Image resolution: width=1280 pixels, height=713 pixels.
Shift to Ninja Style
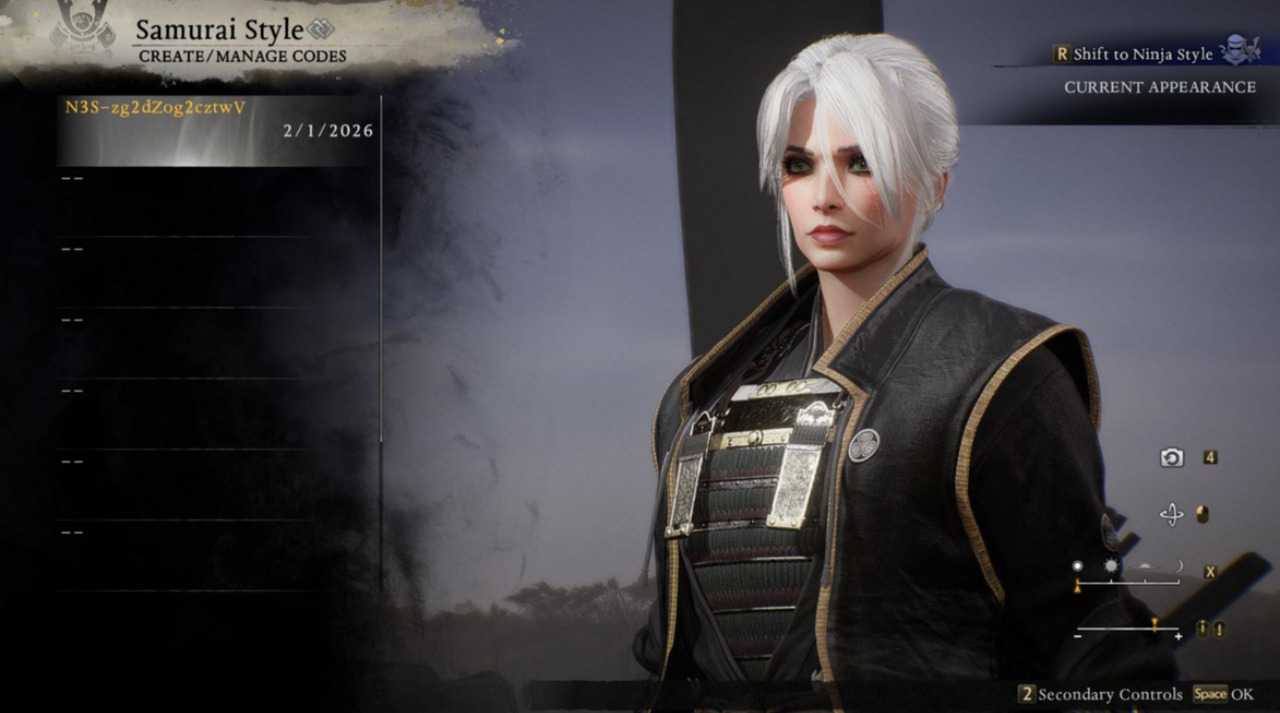tap(1143, 54)
